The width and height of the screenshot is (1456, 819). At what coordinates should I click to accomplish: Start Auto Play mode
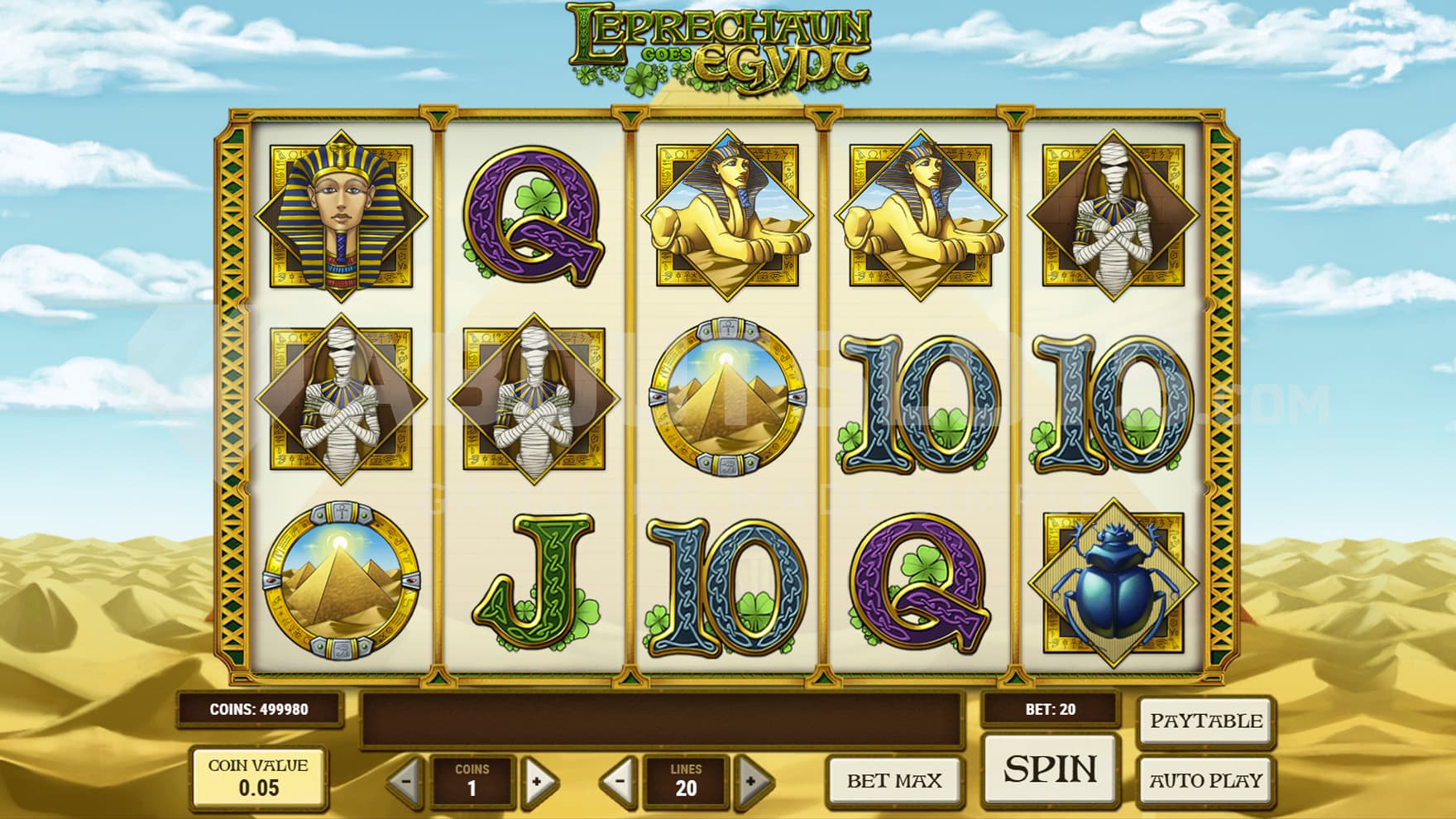(x=1205, y=780)
